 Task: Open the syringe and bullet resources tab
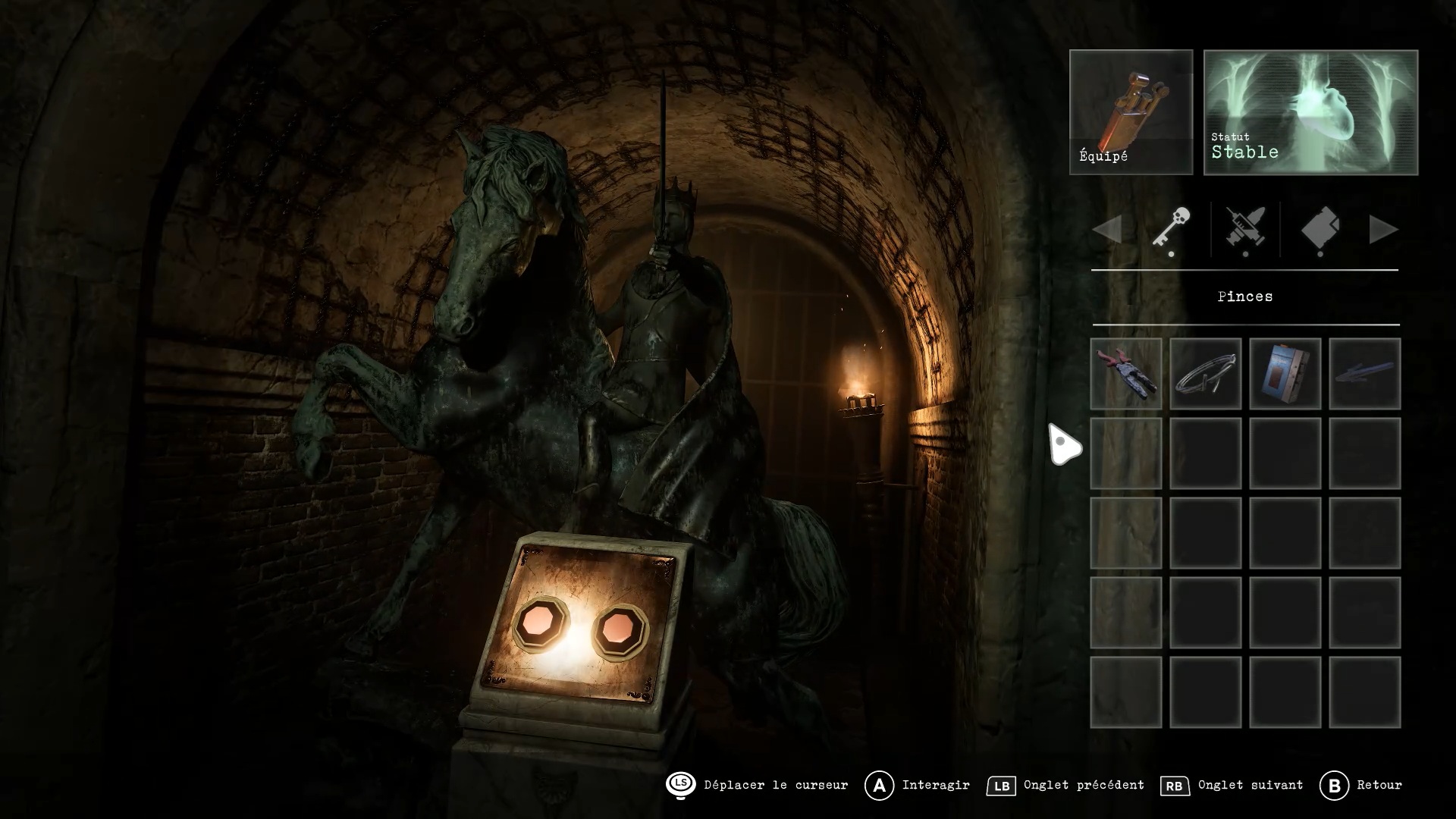pyautogui.click(x=1245, y=228)
